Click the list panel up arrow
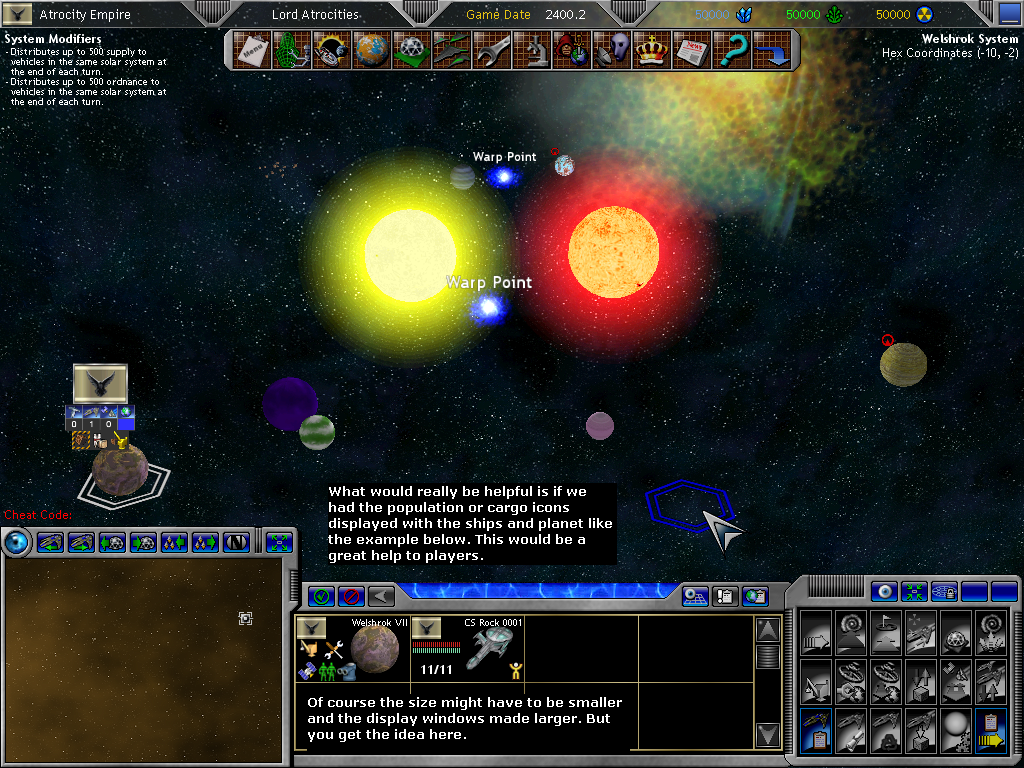Screen dimensions: 1024x768 (767, 630)
